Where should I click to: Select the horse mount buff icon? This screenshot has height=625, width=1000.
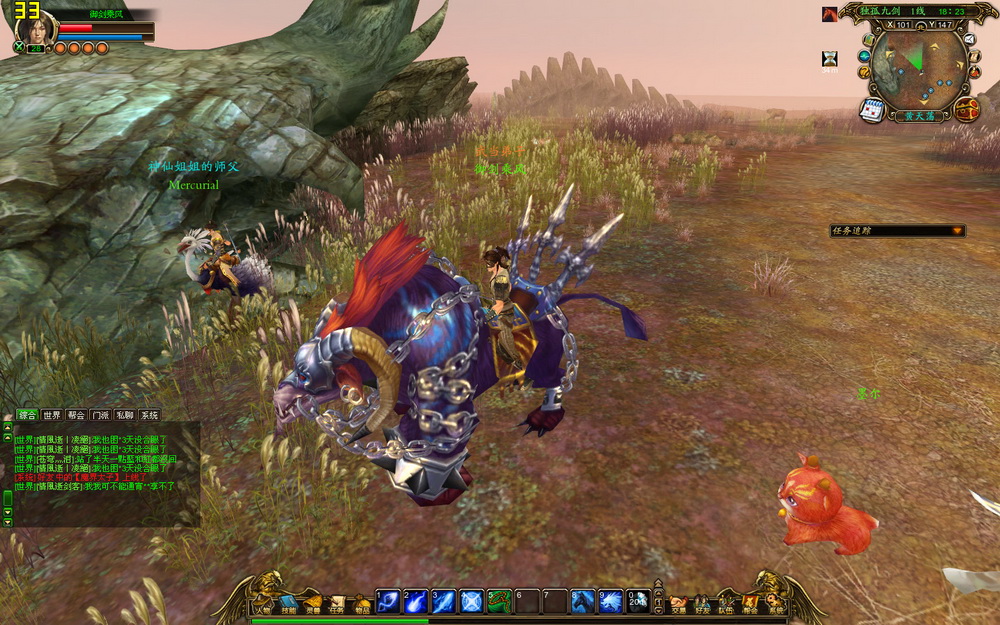[830, 14]
